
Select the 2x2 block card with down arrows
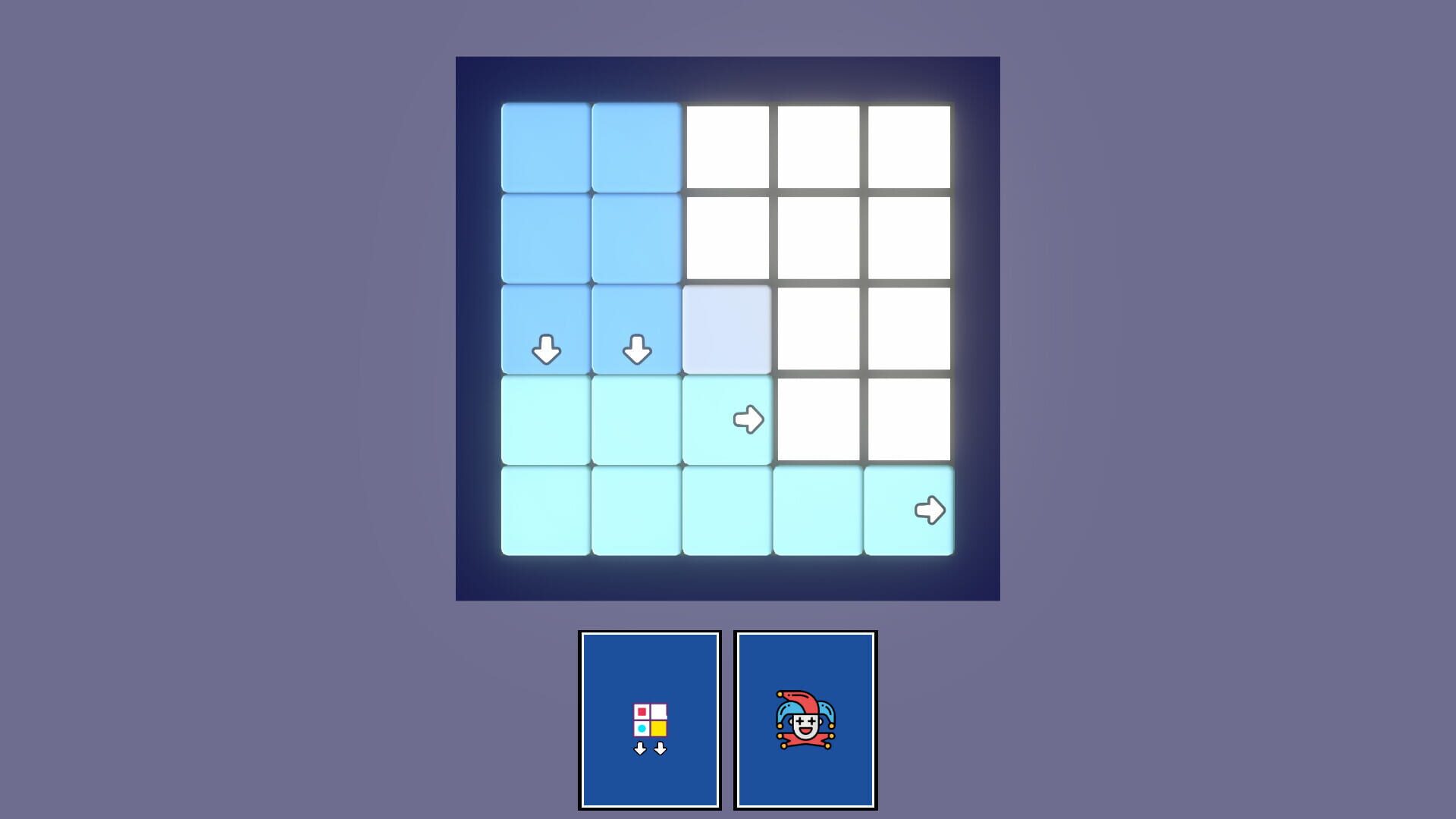(650, 719)
